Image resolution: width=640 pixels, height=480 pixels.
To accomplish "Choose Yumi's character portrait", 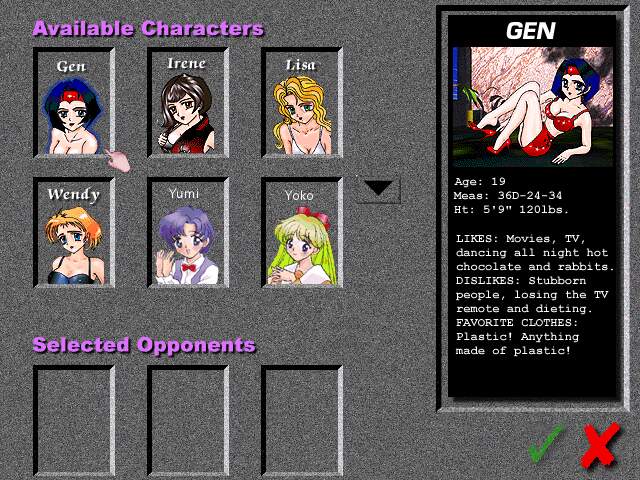I will pyautogui.click(x=187, y=232).
